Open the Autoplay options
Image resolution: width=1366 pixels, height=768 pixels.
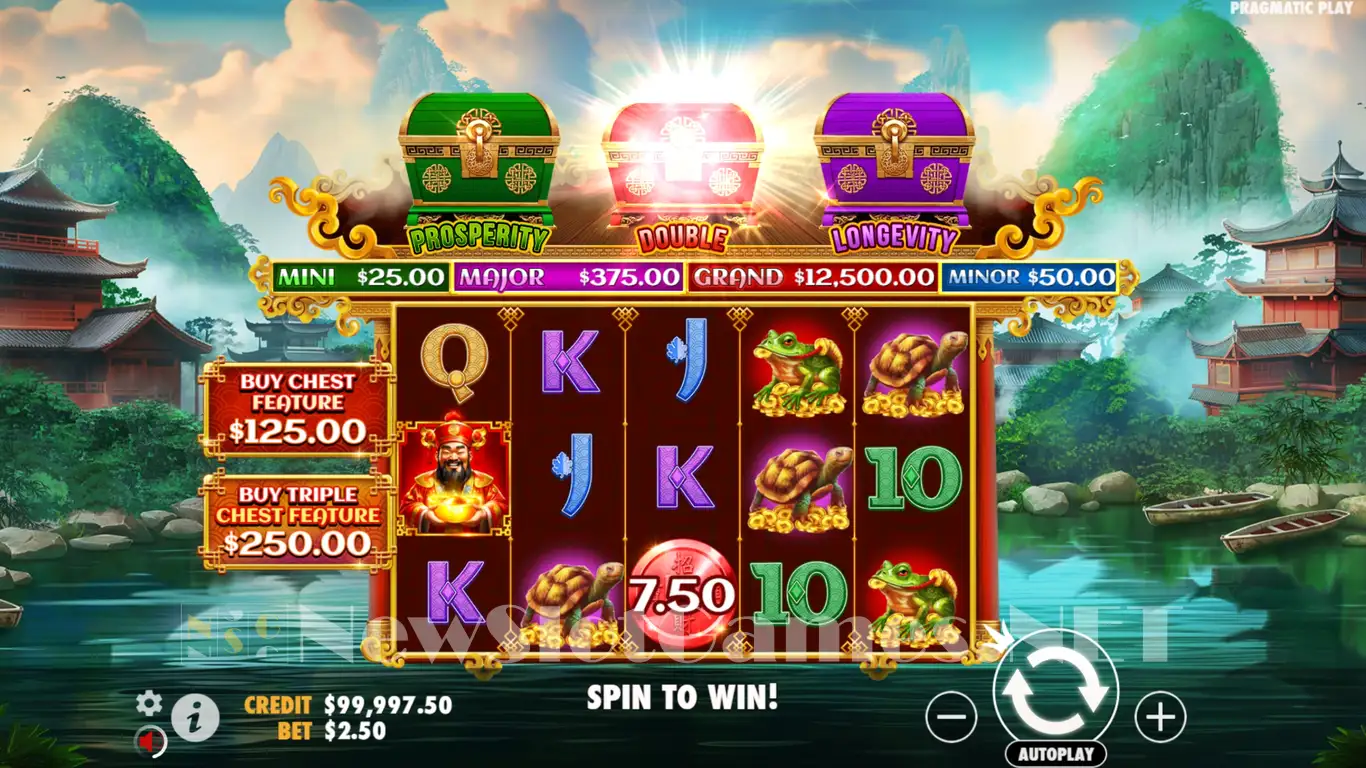[x=1056, y=754]
